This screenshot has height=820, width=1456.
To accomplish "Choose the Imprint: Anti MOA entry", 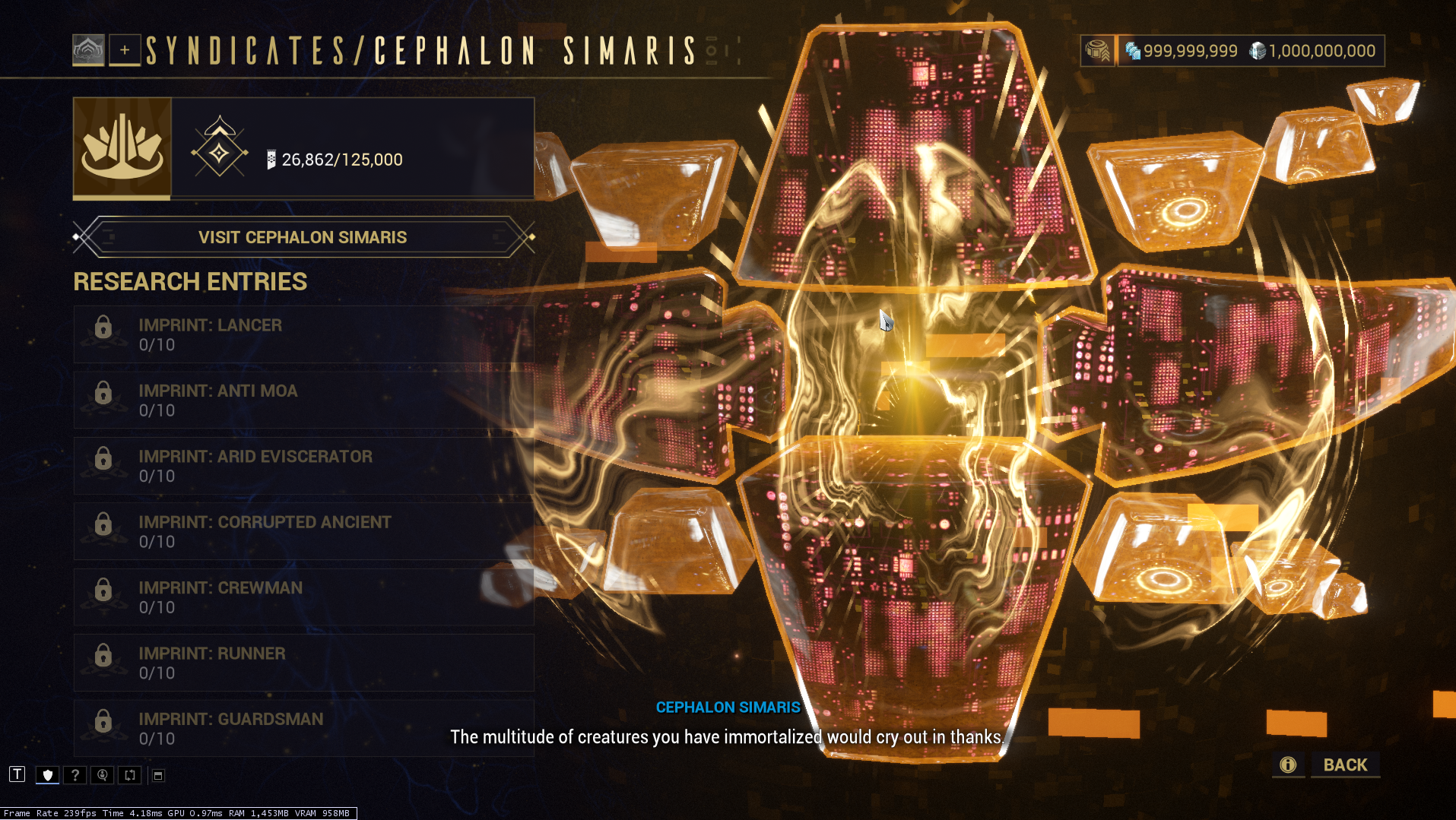I will point(303,401).
